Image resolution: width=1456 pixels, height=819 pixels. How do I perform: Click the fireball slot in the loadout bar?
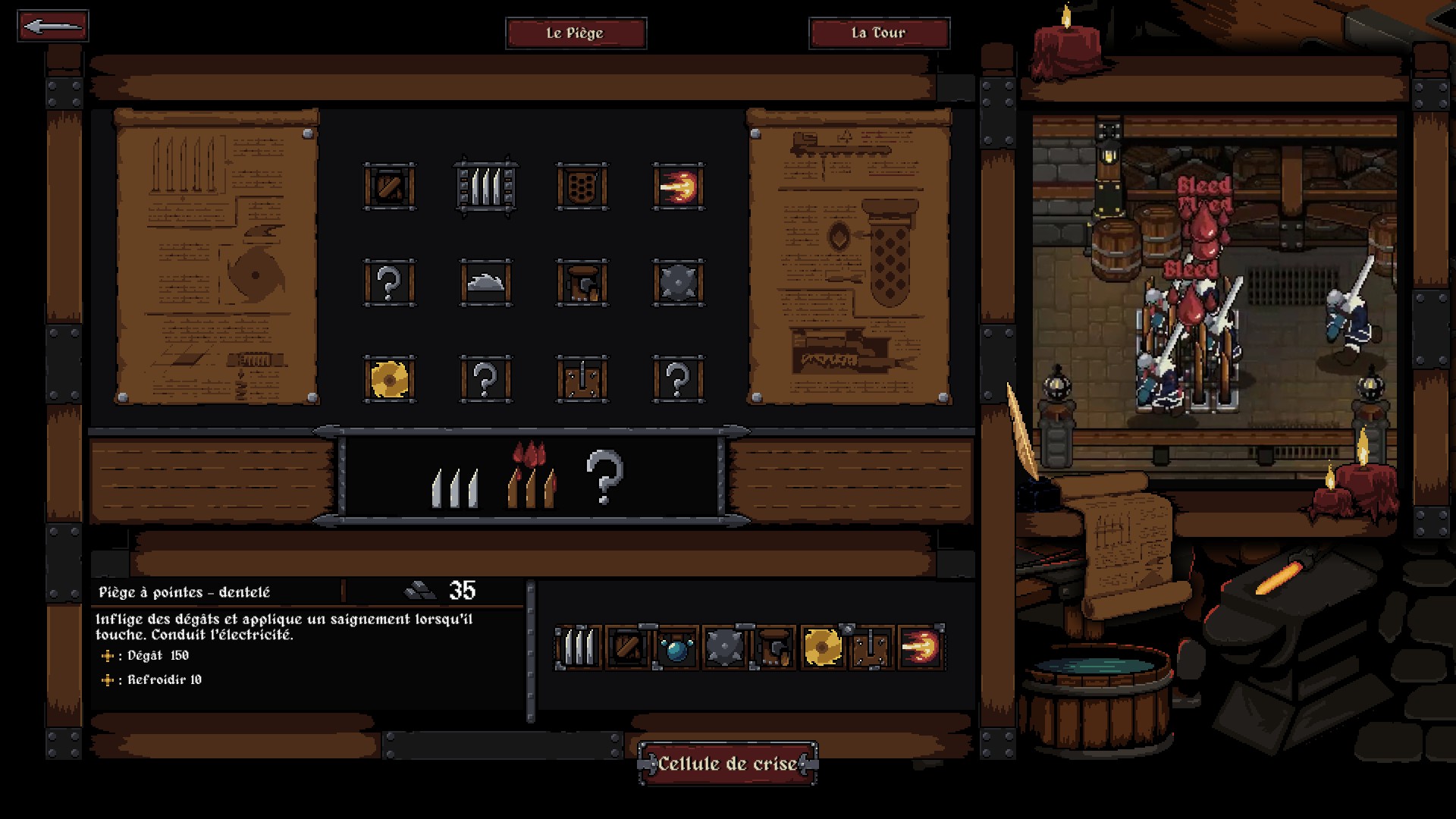[921, 648]
